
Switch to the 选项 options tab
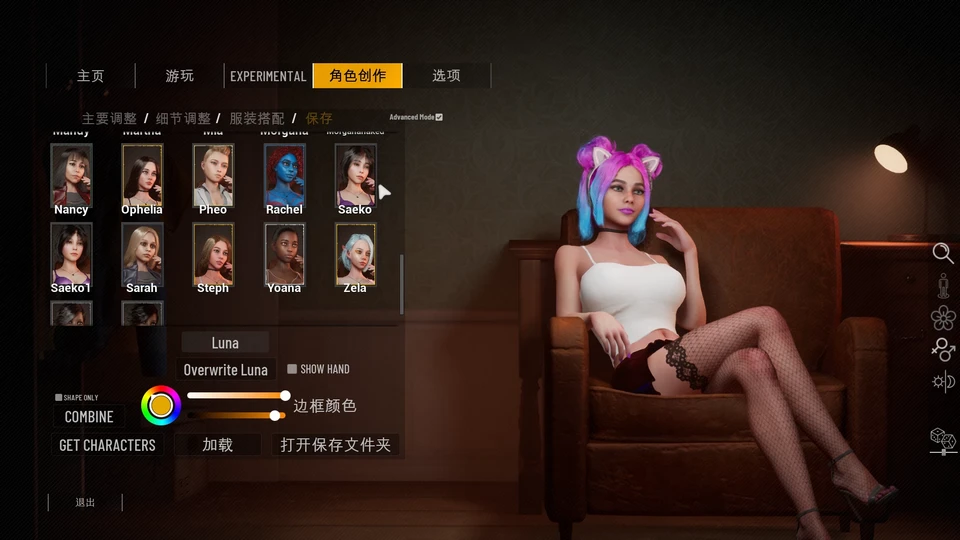tap(446, 76)
